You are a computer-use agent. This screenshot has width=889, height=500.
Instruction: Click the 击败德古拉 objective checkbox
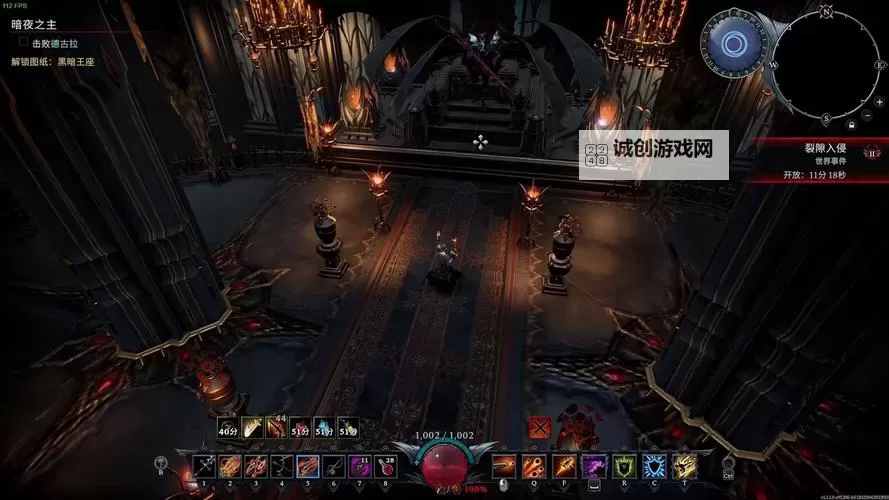coord(23,43)
